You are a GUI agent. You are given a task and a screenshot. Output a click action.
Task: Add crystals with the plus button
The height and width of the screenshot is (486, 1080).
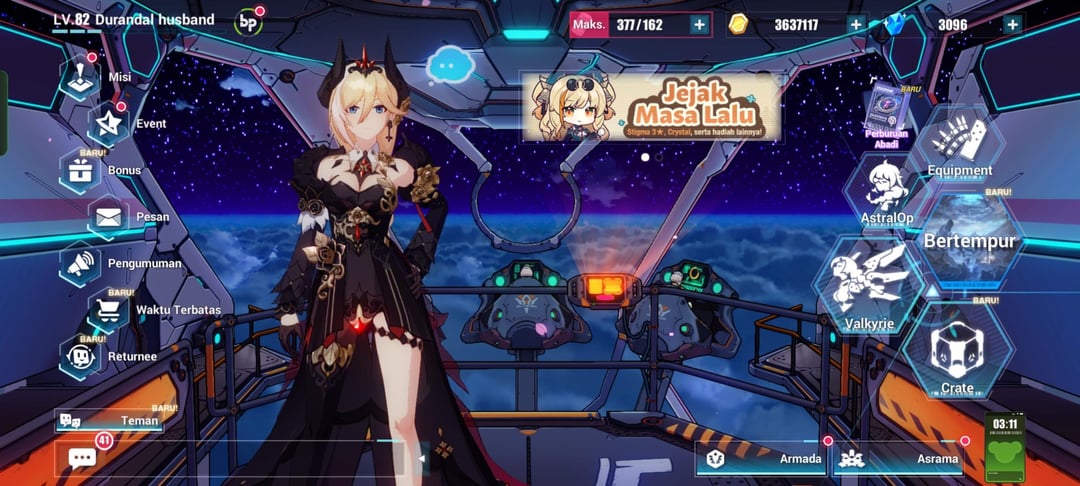click(x=1012, y=25)
